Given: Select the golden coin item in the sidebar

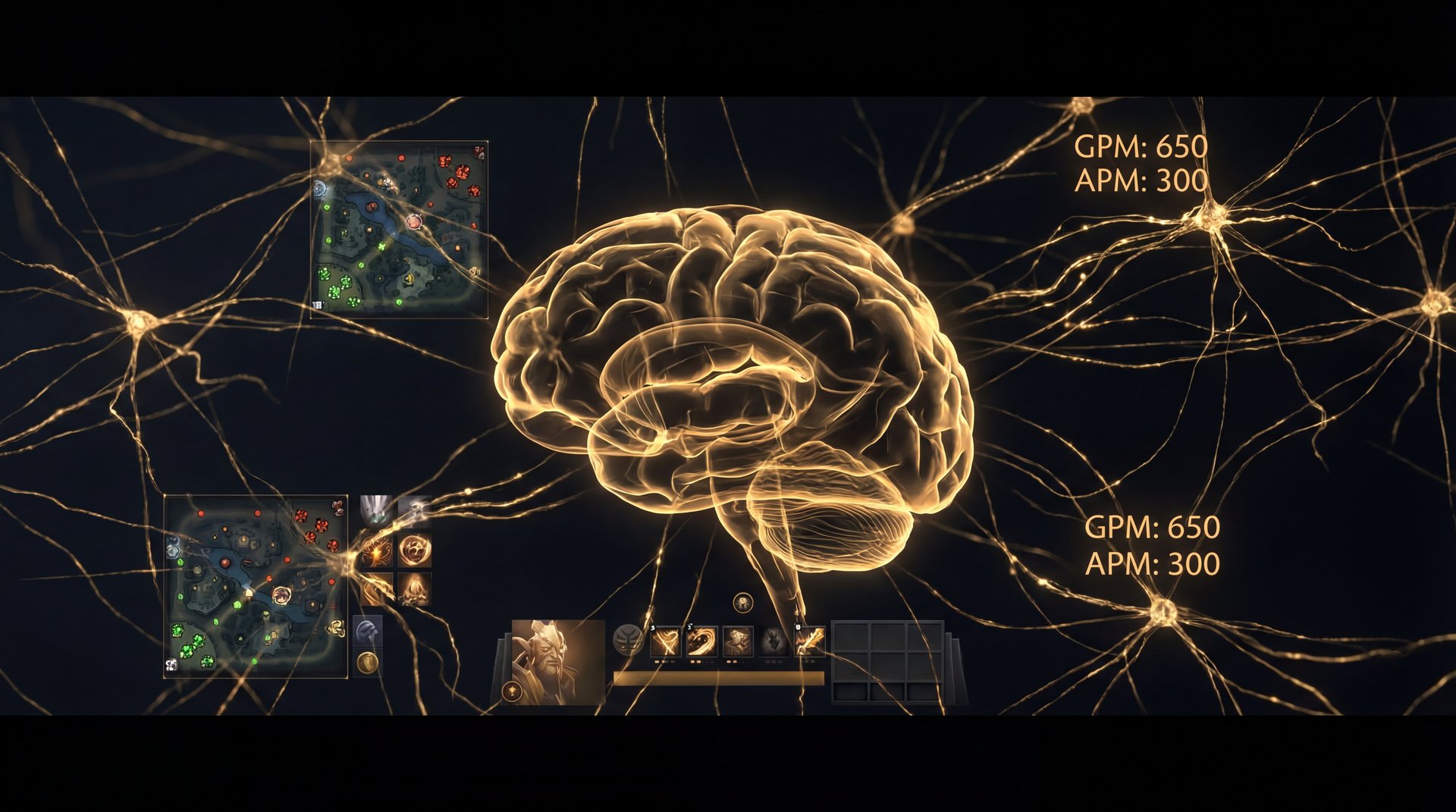Looking at the screenshot, I should [x=369, y=663].
